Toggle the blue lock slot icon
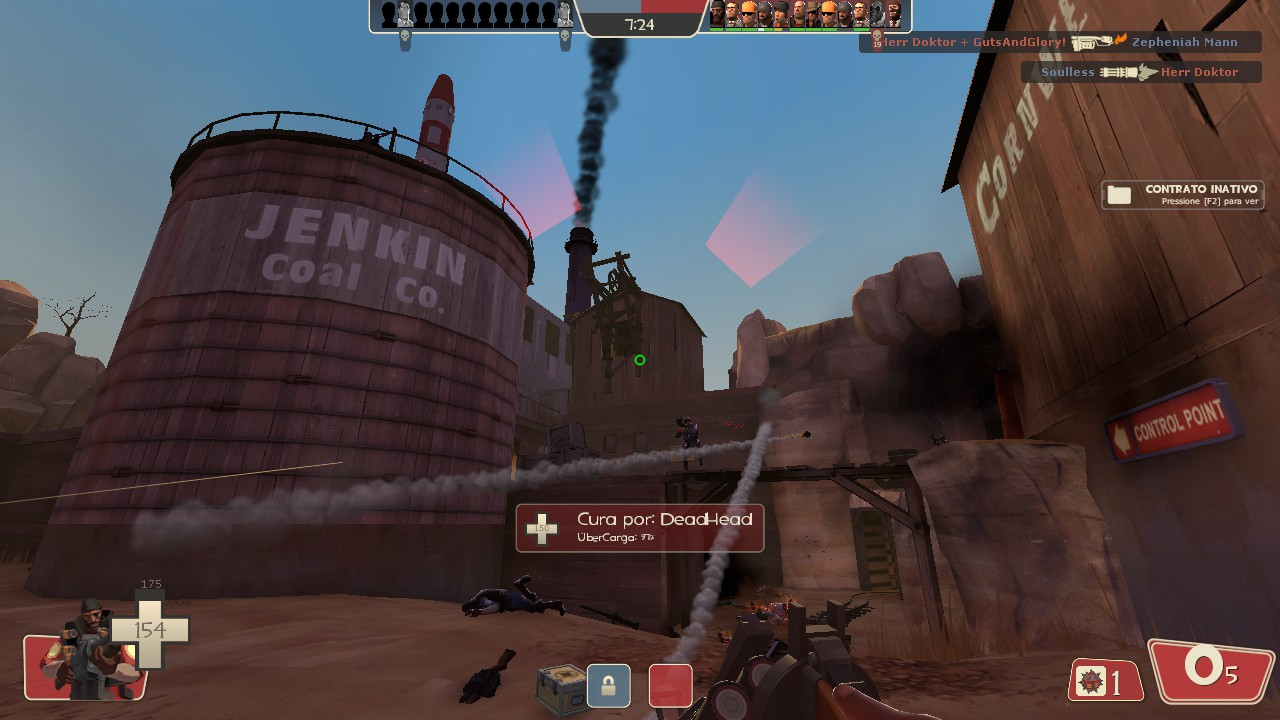The width and height of the screenshot is (1280, 720). [607, 684]
